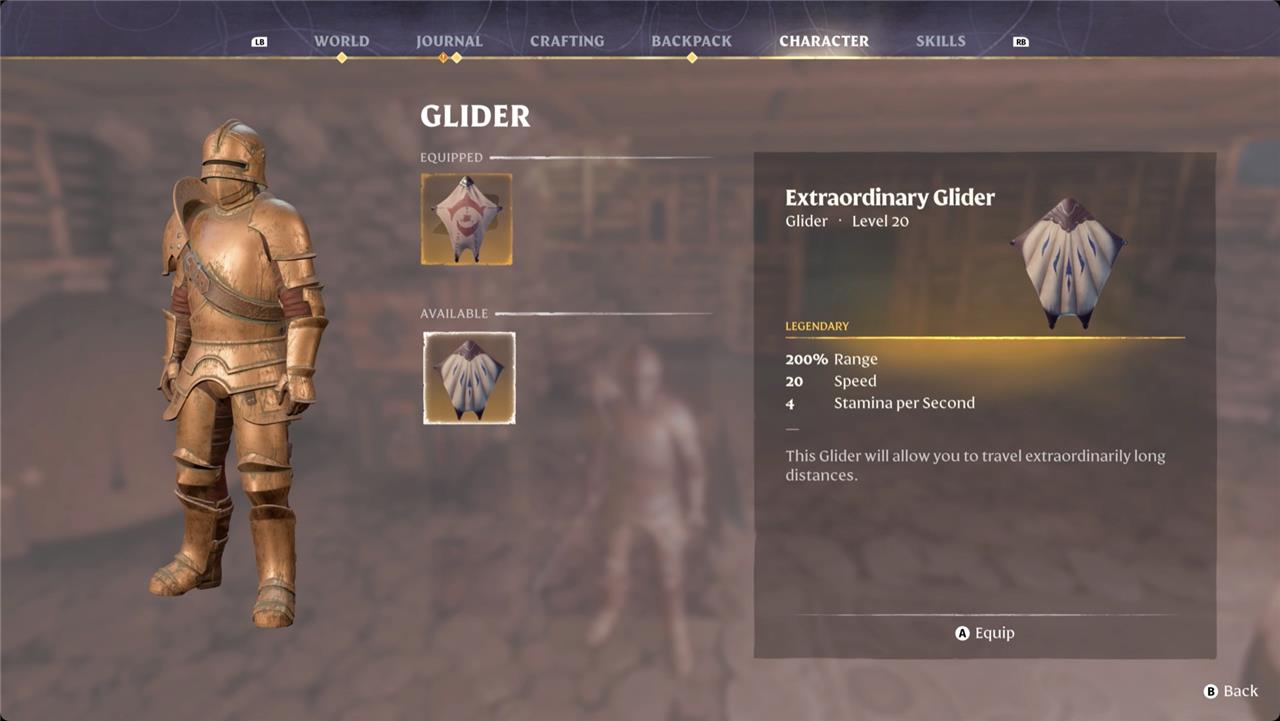Open the Skills tab
1280x721 pixels.
pyautogui.click(x=941, y=41)
